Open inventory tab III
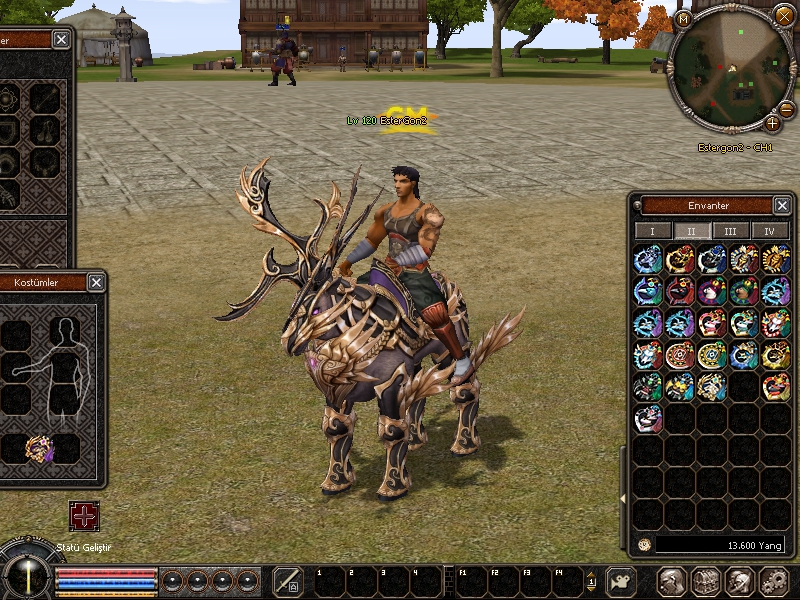The height and width of the screenshot is (600, 800). coord(731,231)
